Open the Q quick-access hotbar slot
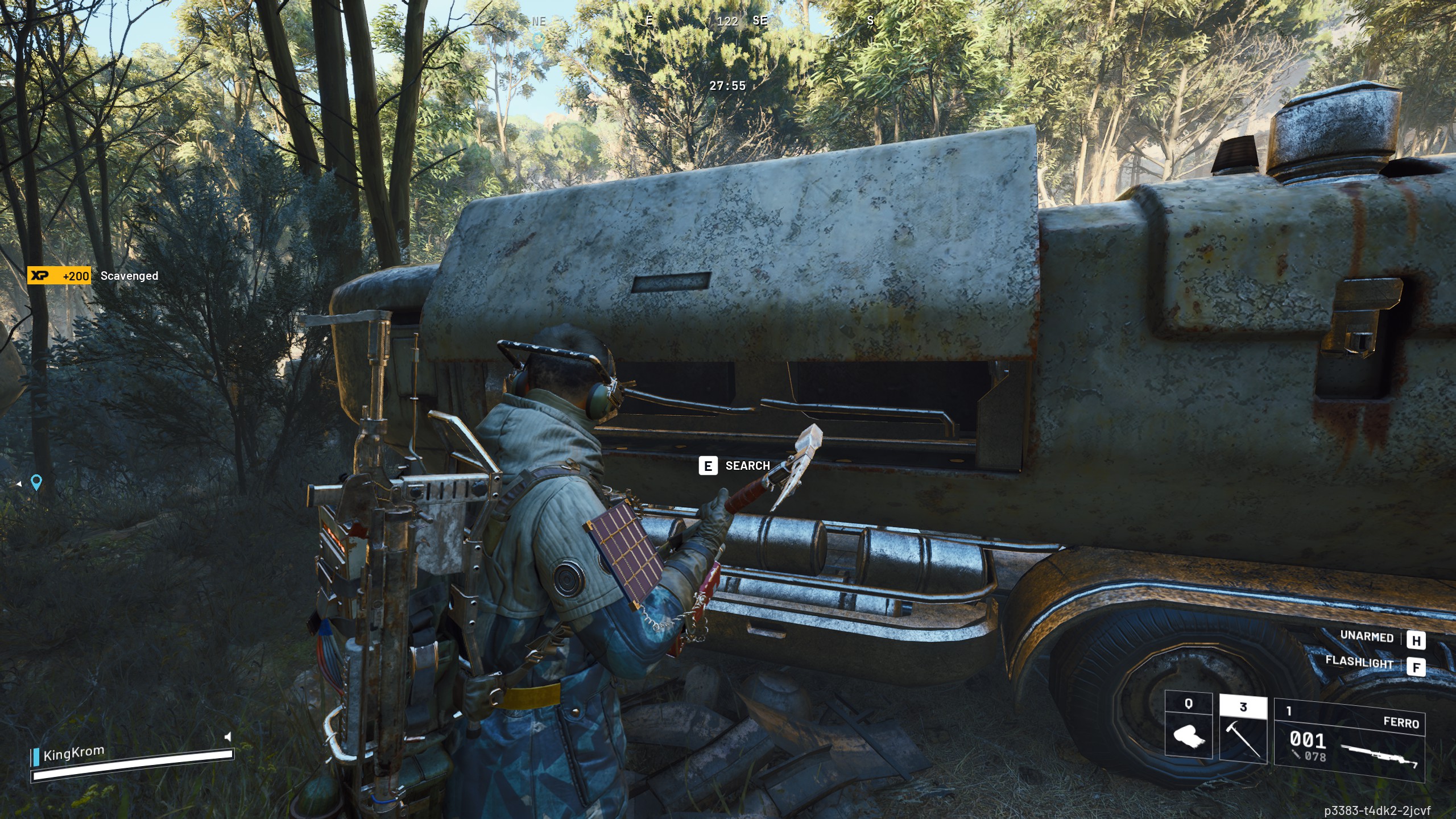The width and height of the screenshot is (1456, 819). [x=1188, y=704]
